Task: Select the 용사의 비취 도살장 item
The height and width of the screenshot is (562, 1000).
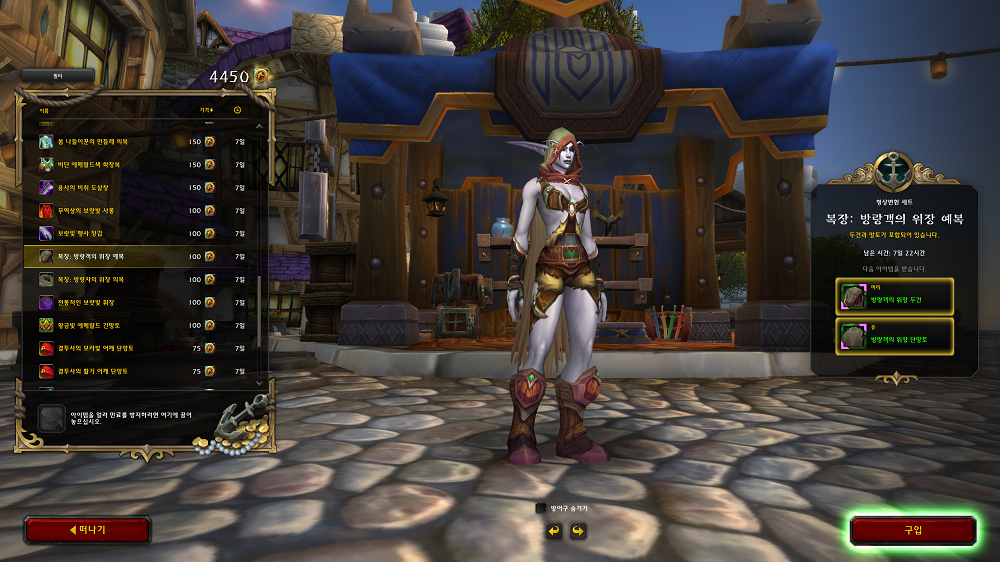Action: (140, 187)
